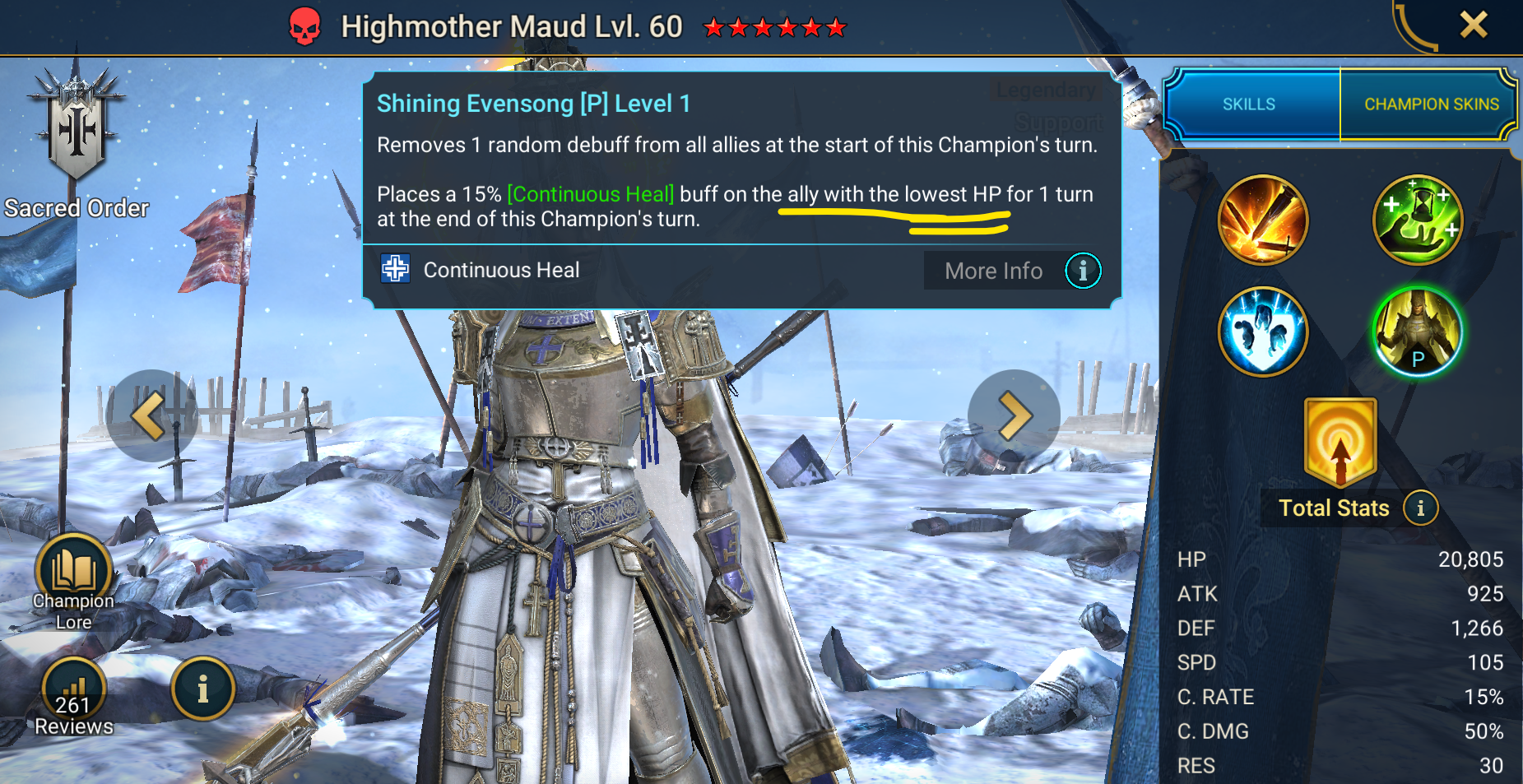Image resolution: width=1523 pixels, height=784 pixels.
Task: Select the green hourglass hand skill icon
Action: click(x=1417, y=220)
